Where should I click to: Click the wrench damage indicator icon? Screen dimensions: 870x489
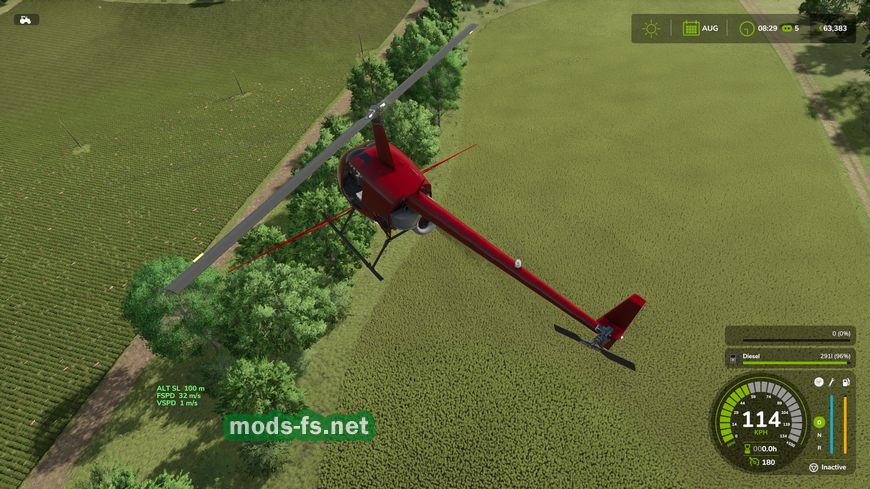(x=832, y=382)
